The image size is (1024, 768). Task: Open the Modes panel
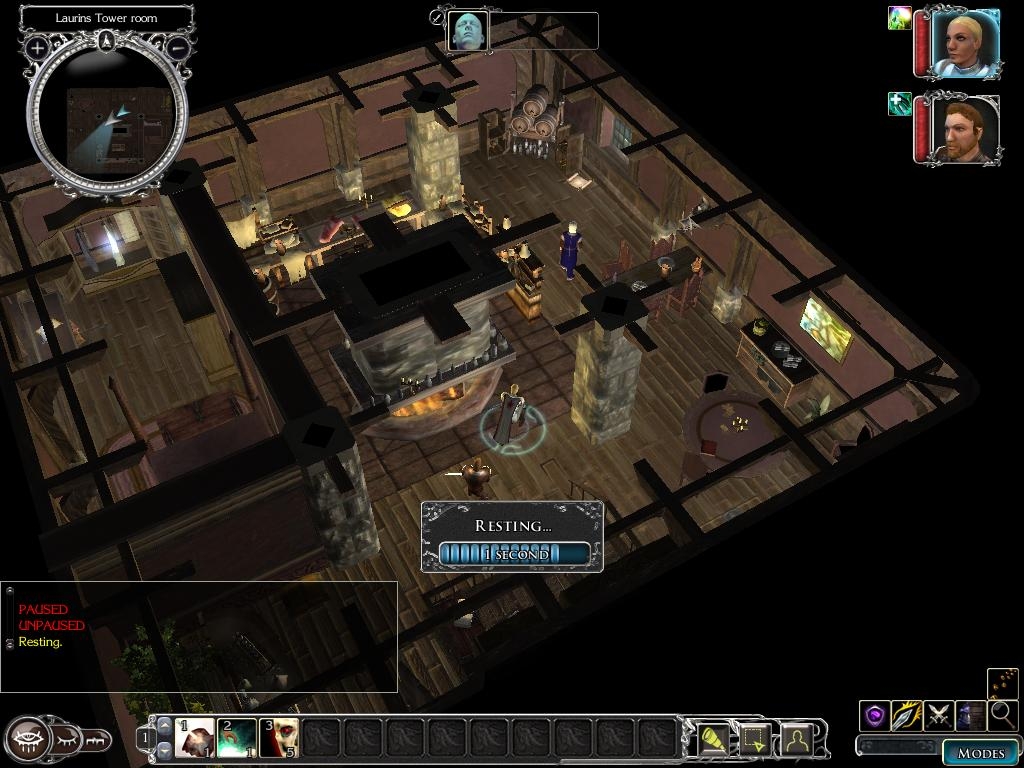pos(980,753)
